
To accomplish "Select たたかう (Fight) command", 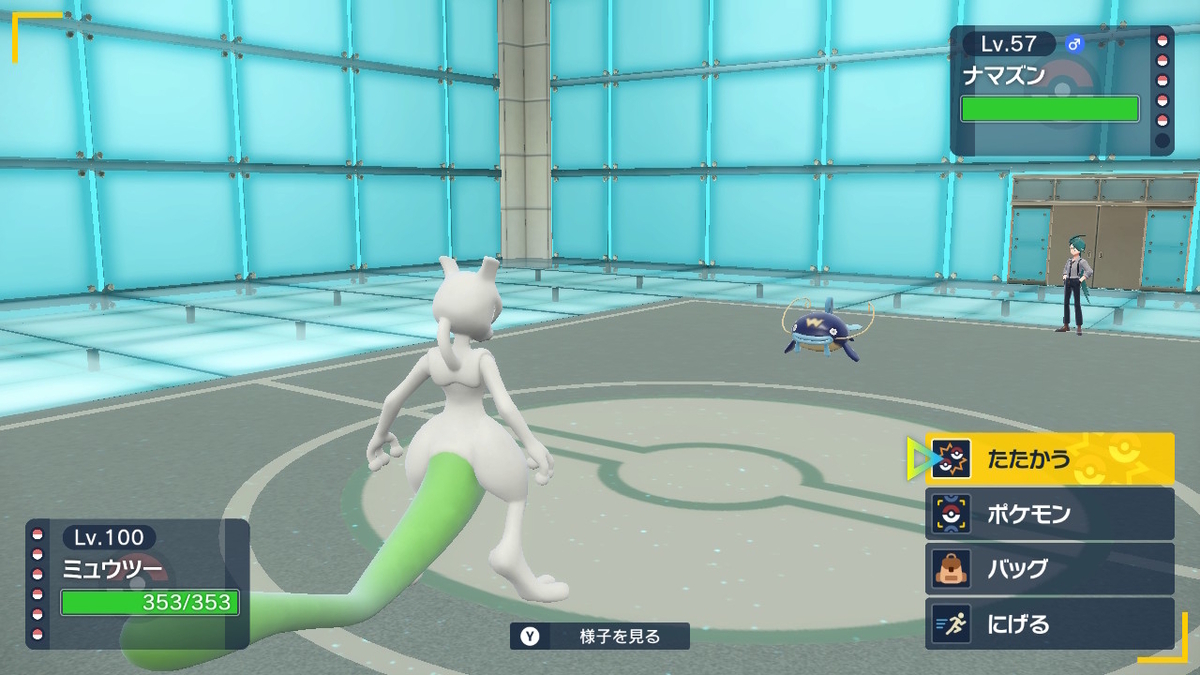I will coord(1049,459).
